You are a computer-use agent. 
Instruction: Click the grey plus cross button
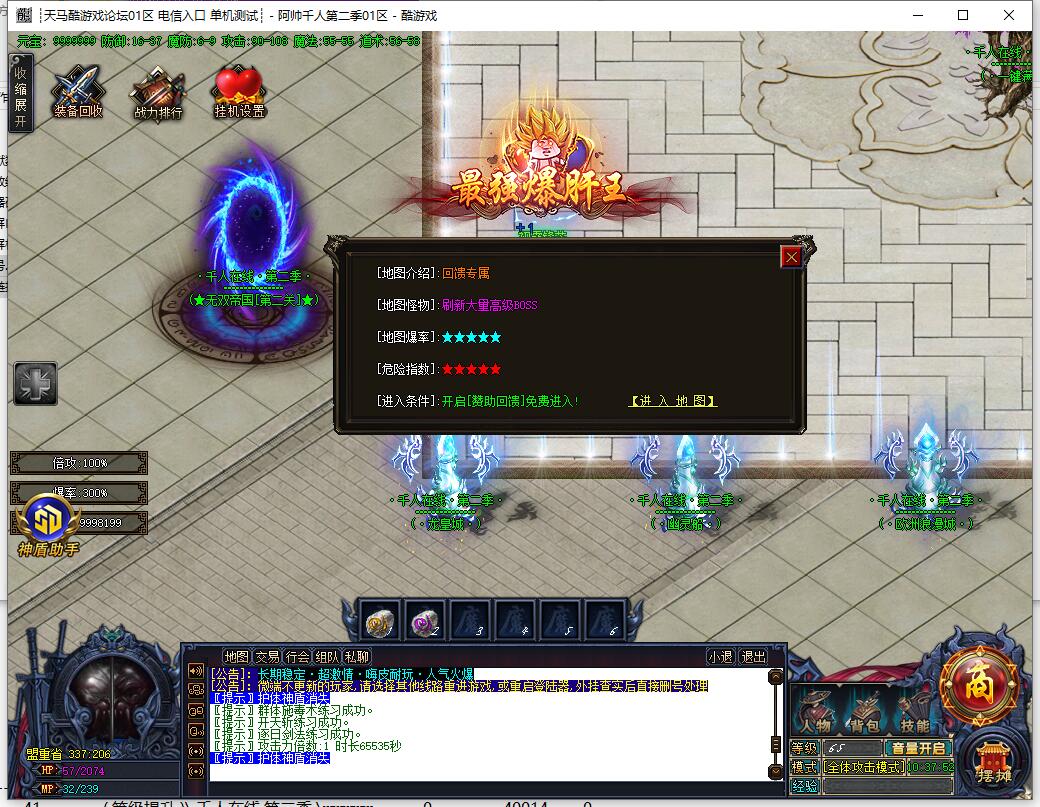click(x=35, y=384)
